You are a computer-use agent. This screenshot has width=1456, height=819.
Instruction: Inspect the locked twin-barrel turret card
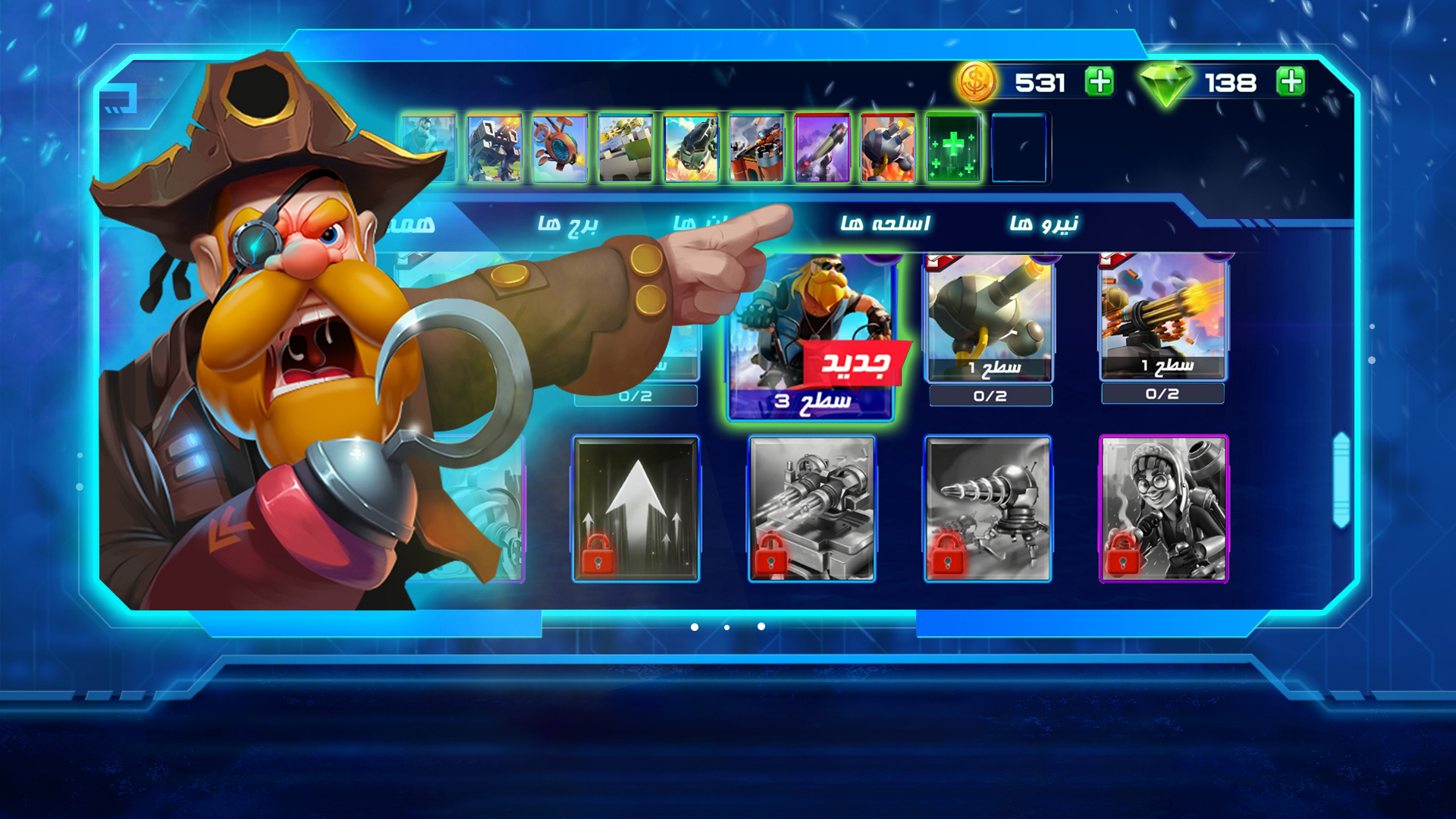point(811,508)
